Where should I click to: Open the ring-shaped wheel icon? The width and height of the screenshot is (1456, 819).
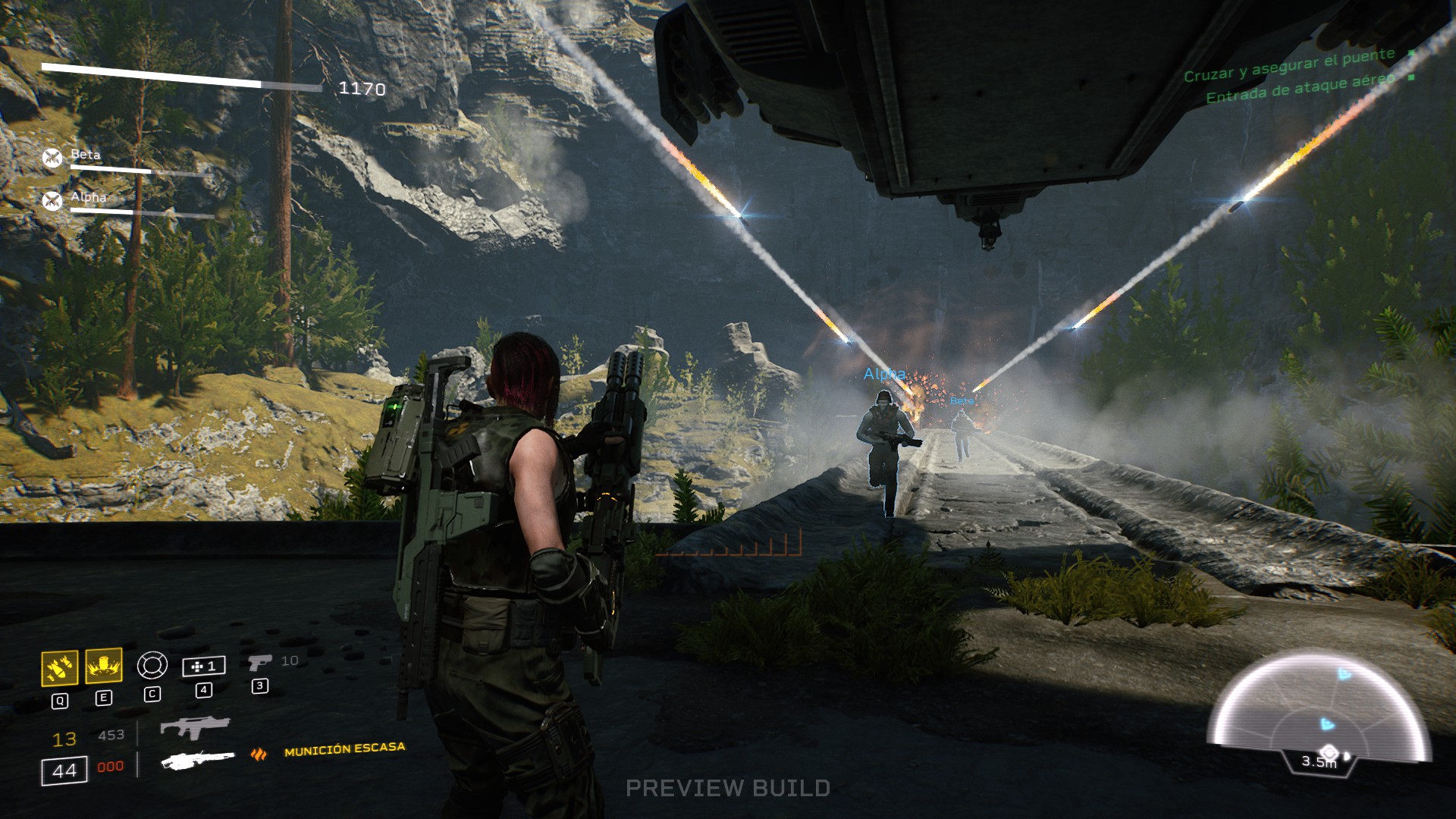coord(152,666)
